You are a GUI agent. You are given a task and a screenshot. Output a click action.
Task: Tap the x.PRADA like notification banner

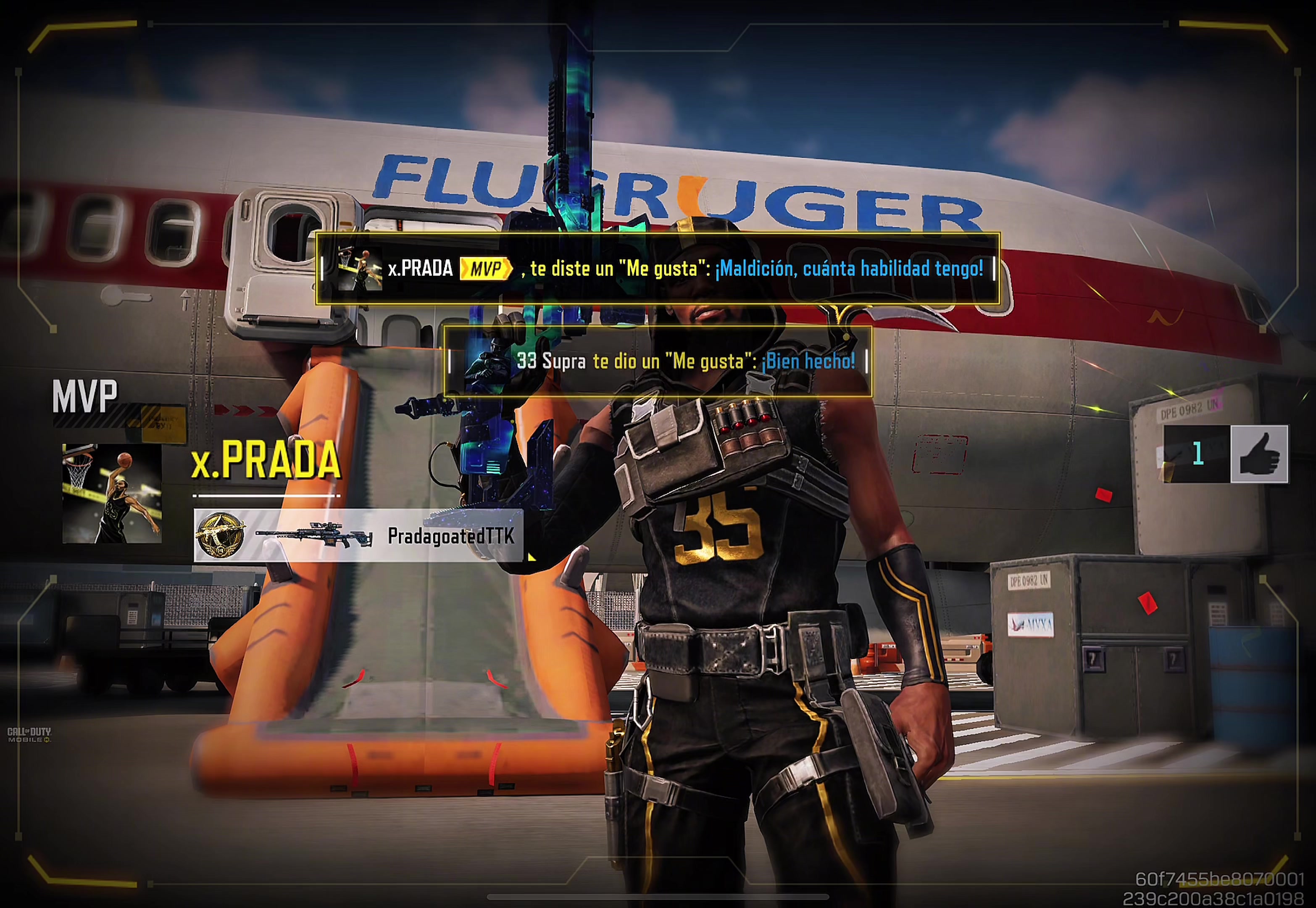658,269
